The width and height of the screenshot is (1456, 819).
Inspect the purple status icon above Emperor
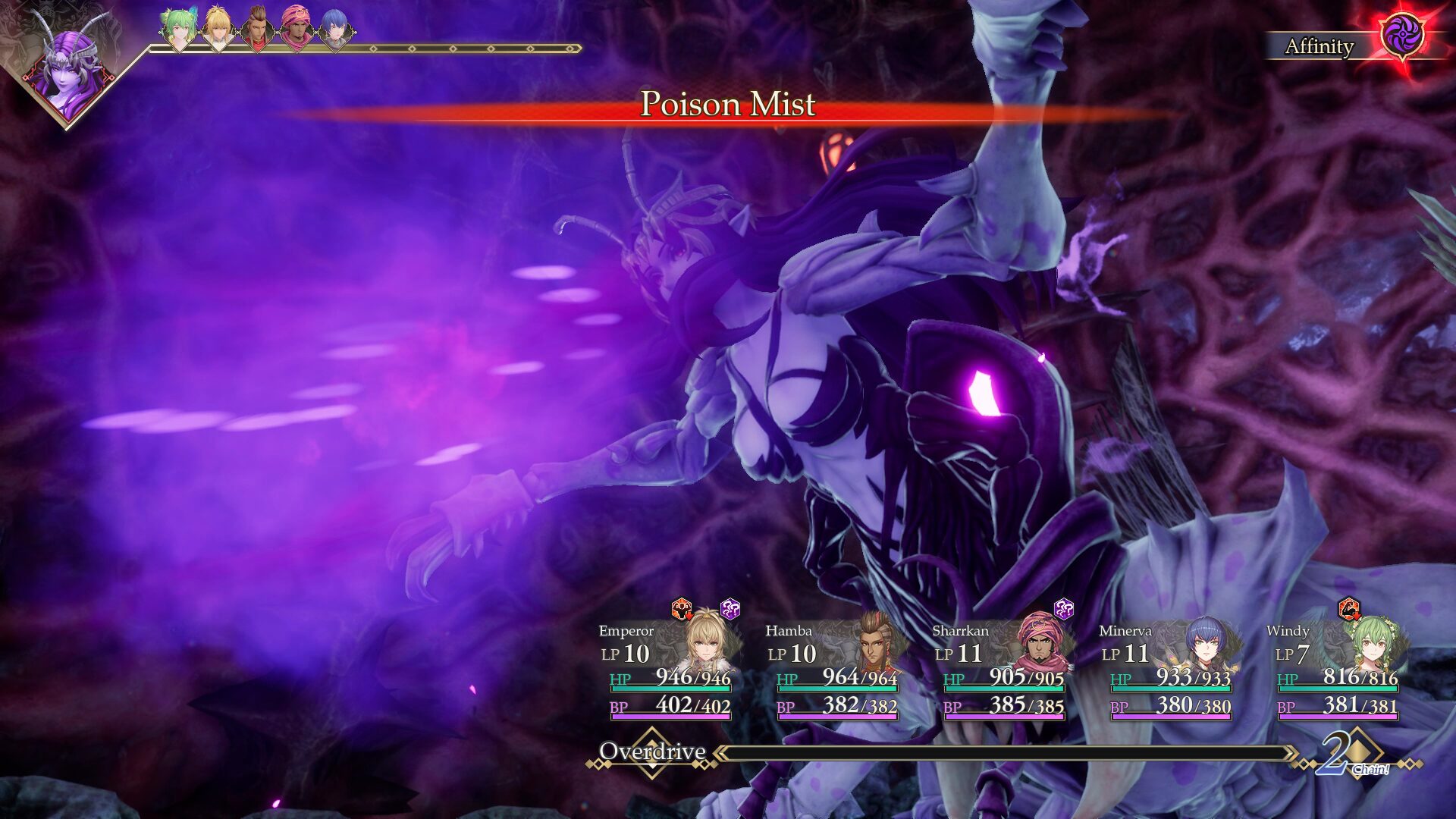pyautogui.click(x=730, y=608)
